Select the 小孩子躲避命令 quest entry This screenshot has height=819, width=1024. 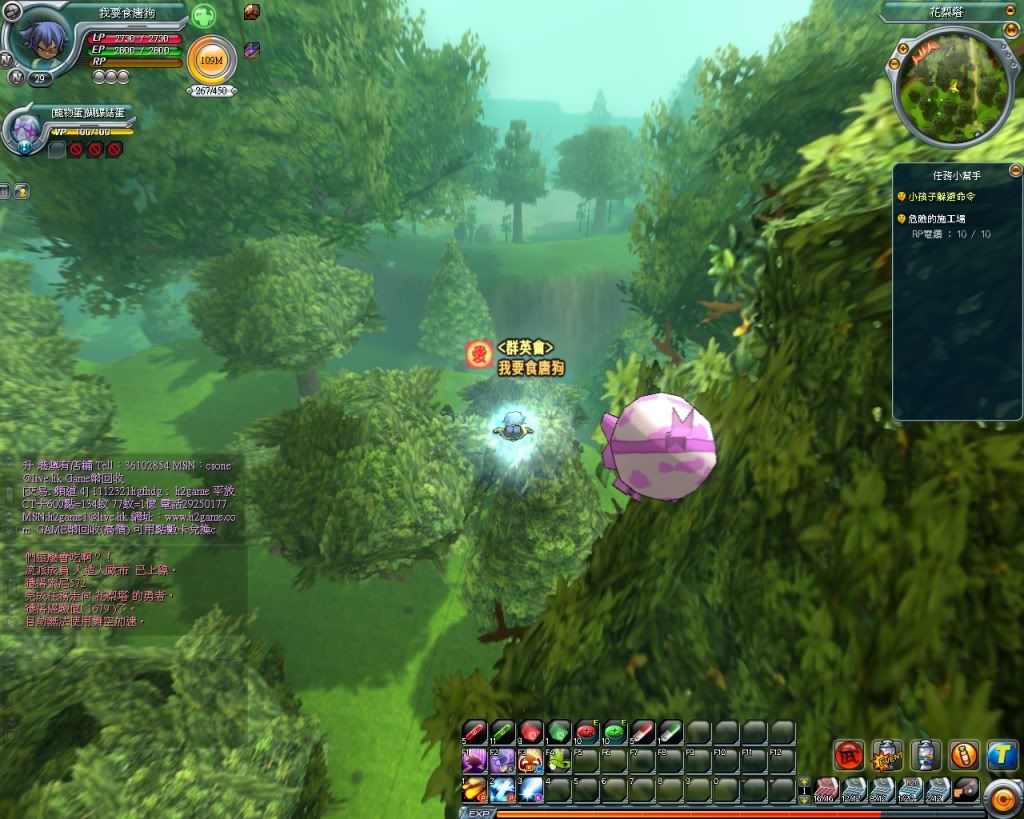[943, 197]
